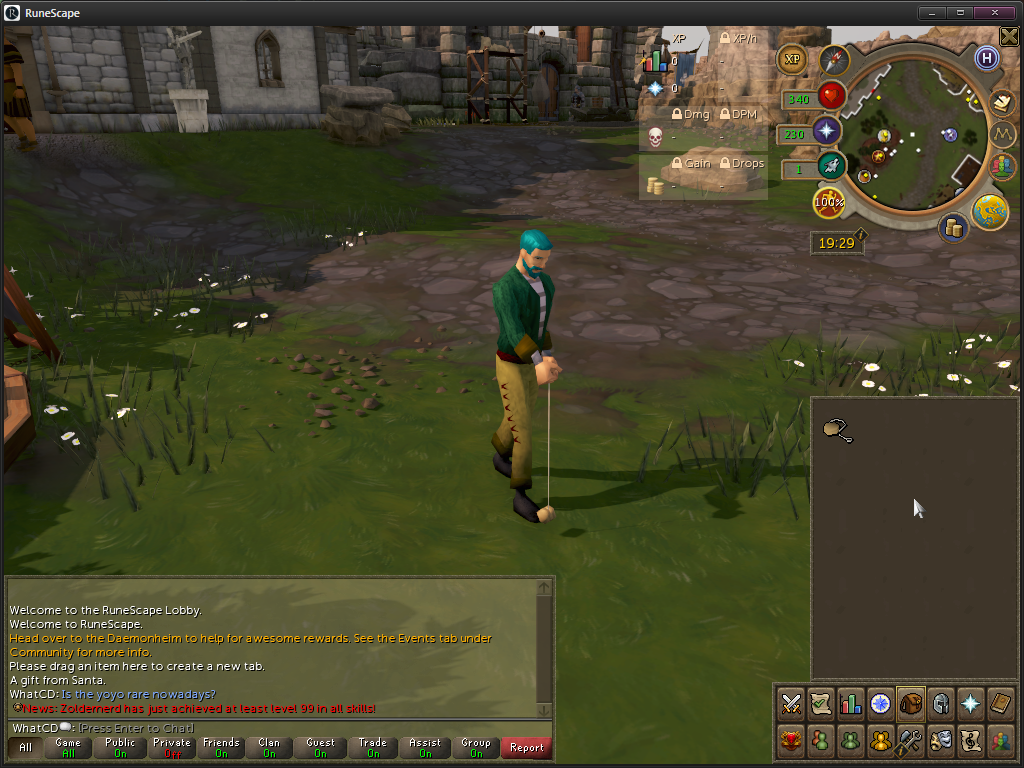The width and height of the screenshot is (1024, 768).
Task: Open the world map globe button
Action: click(x=990, y=211)
